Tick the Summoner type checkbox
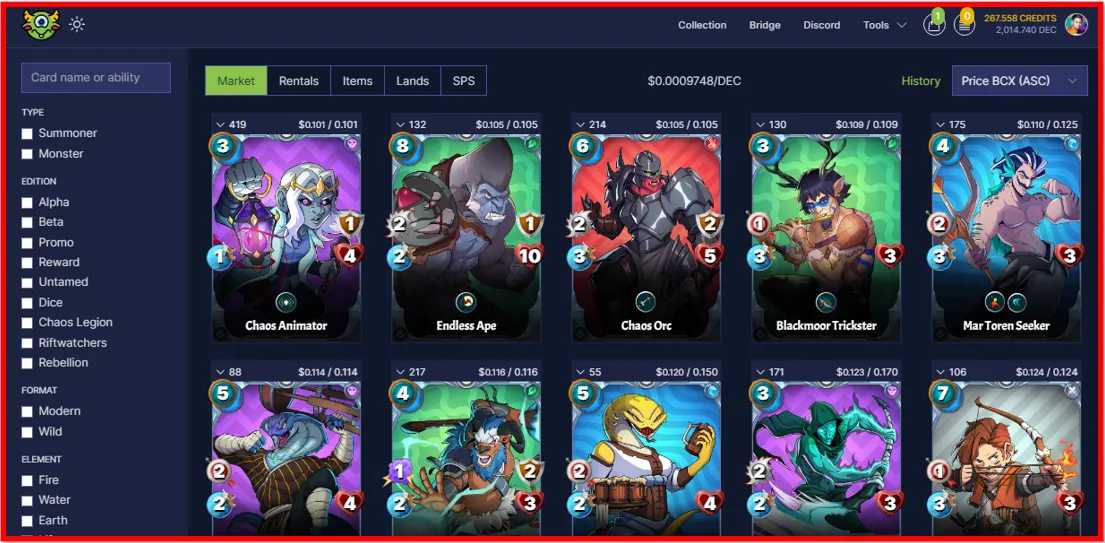 coord(28,133)
